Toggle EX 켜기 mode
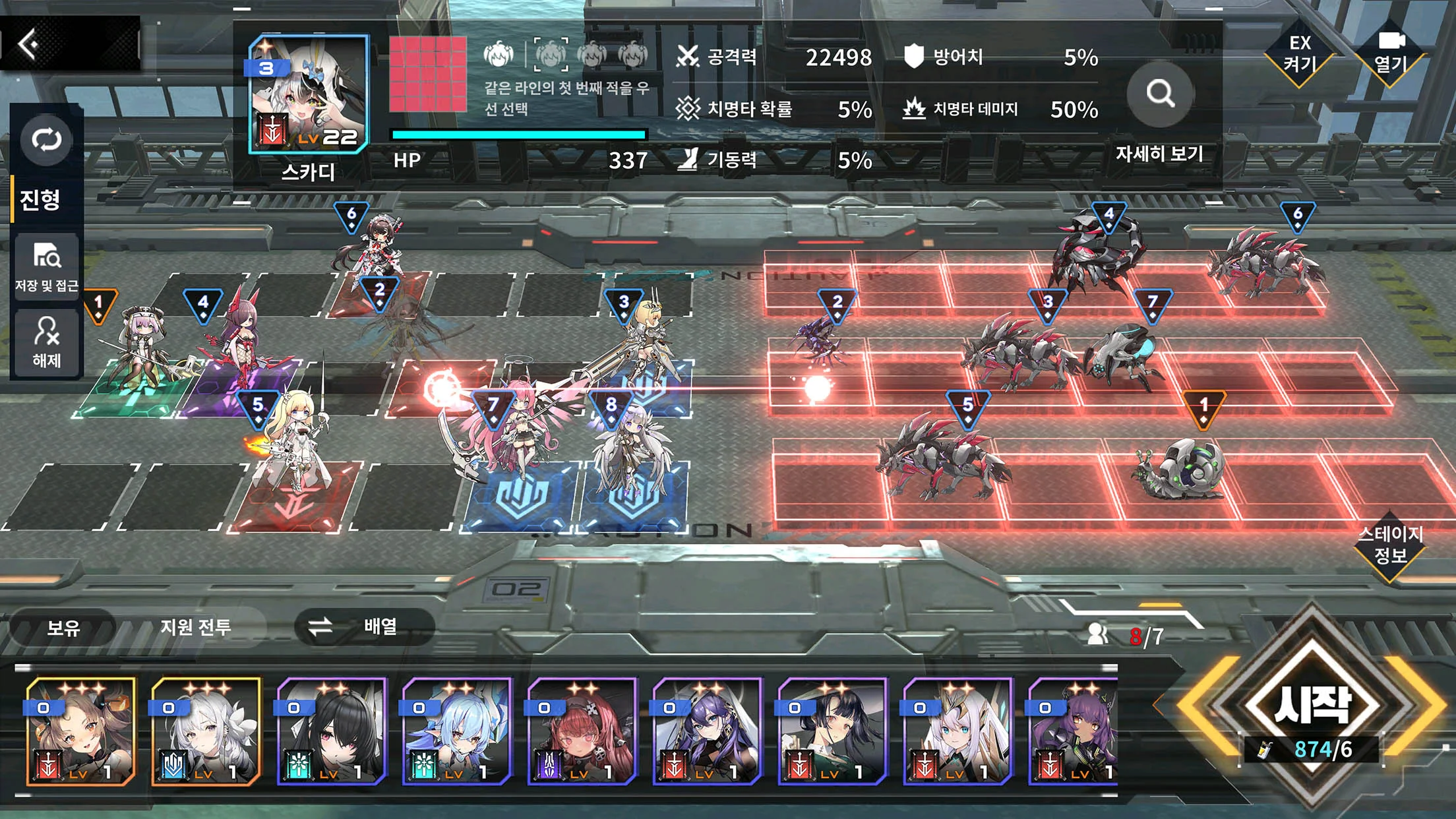Image resolution: width=1456 pixels, height=819 pixels. pyautogui.click(x=1300, y=54)
